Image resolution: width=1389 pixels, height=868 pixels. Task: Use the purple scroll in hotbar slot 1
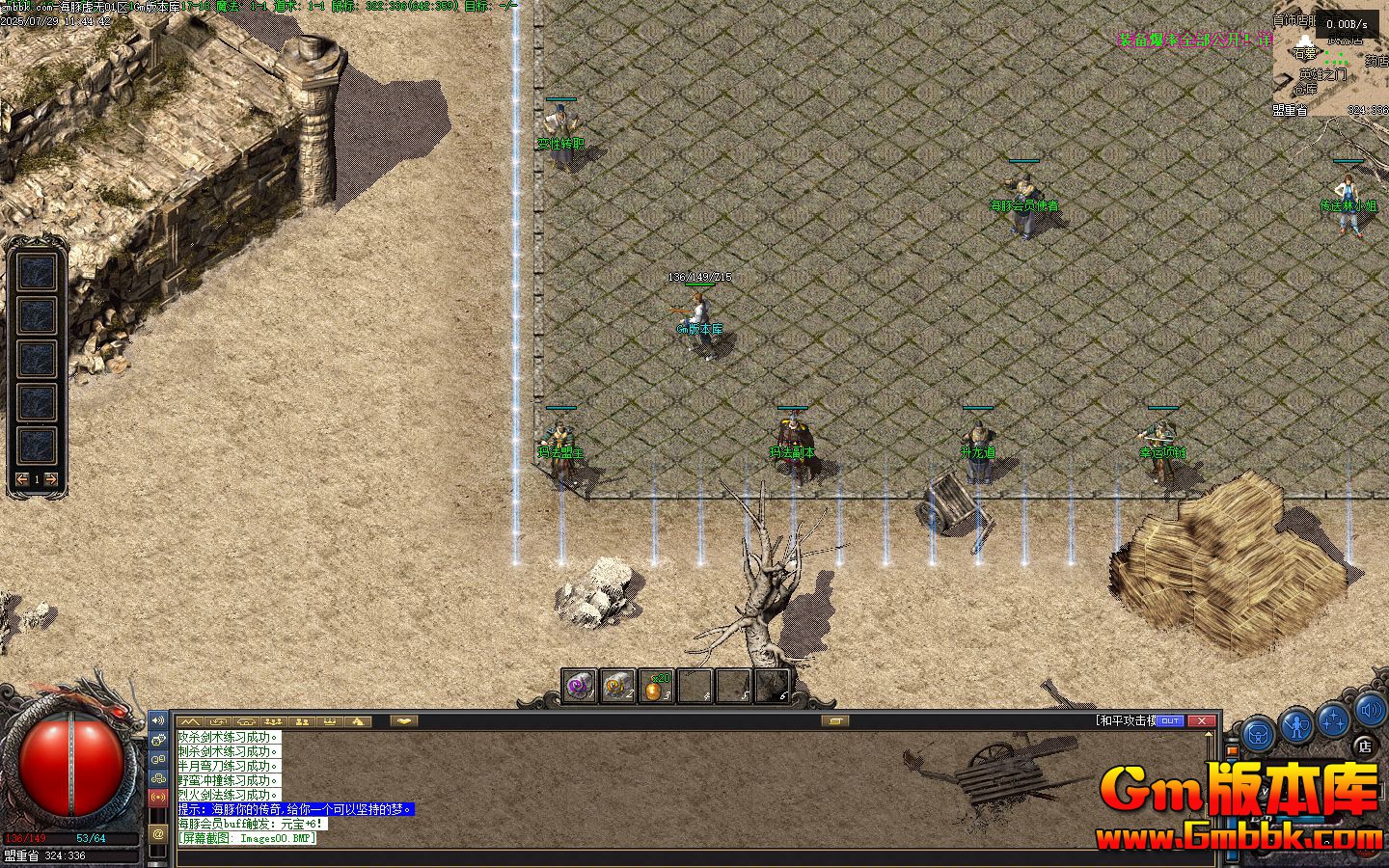[580, 686]
